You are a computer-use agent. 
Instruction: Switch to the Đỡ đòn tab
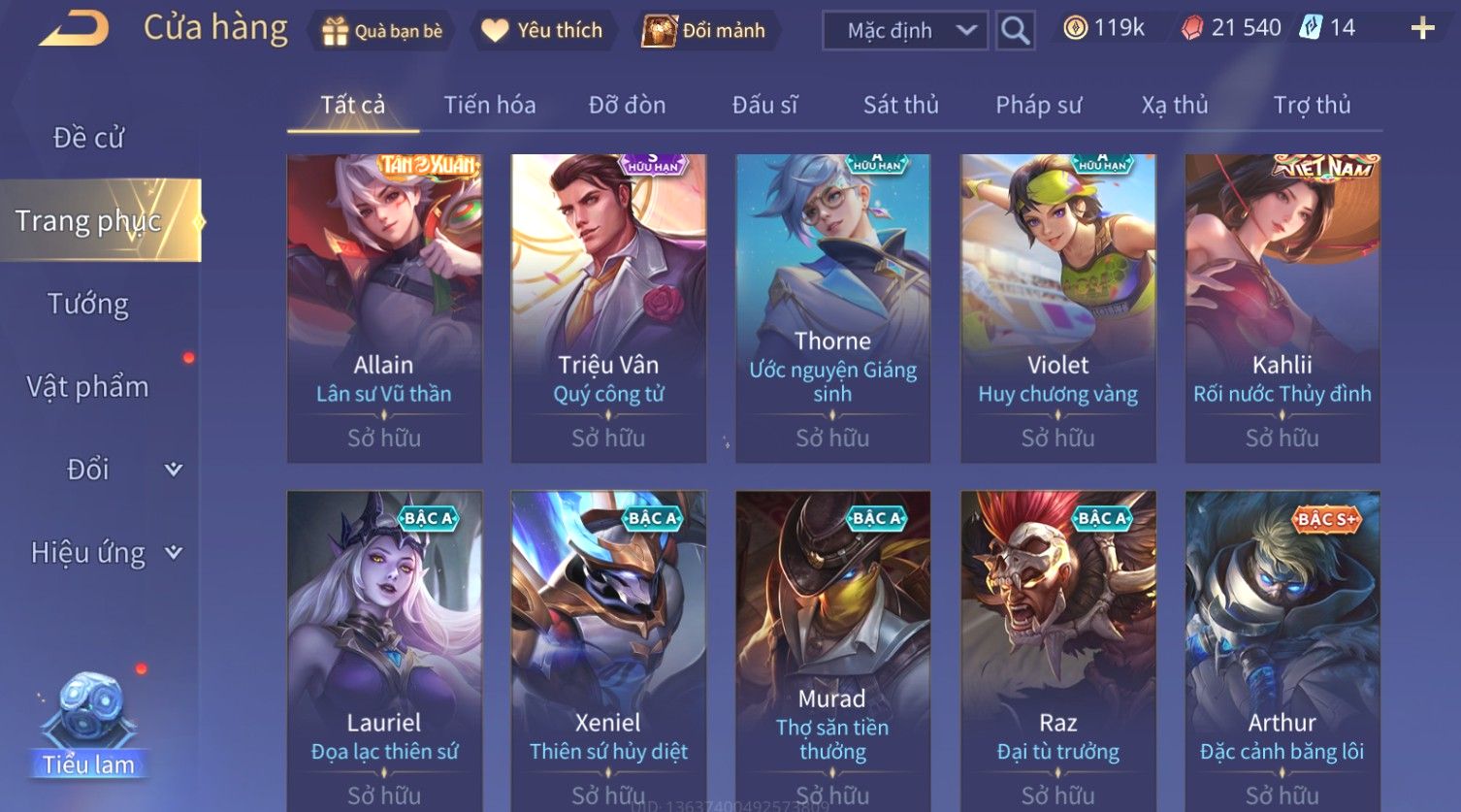coord(627,105)
